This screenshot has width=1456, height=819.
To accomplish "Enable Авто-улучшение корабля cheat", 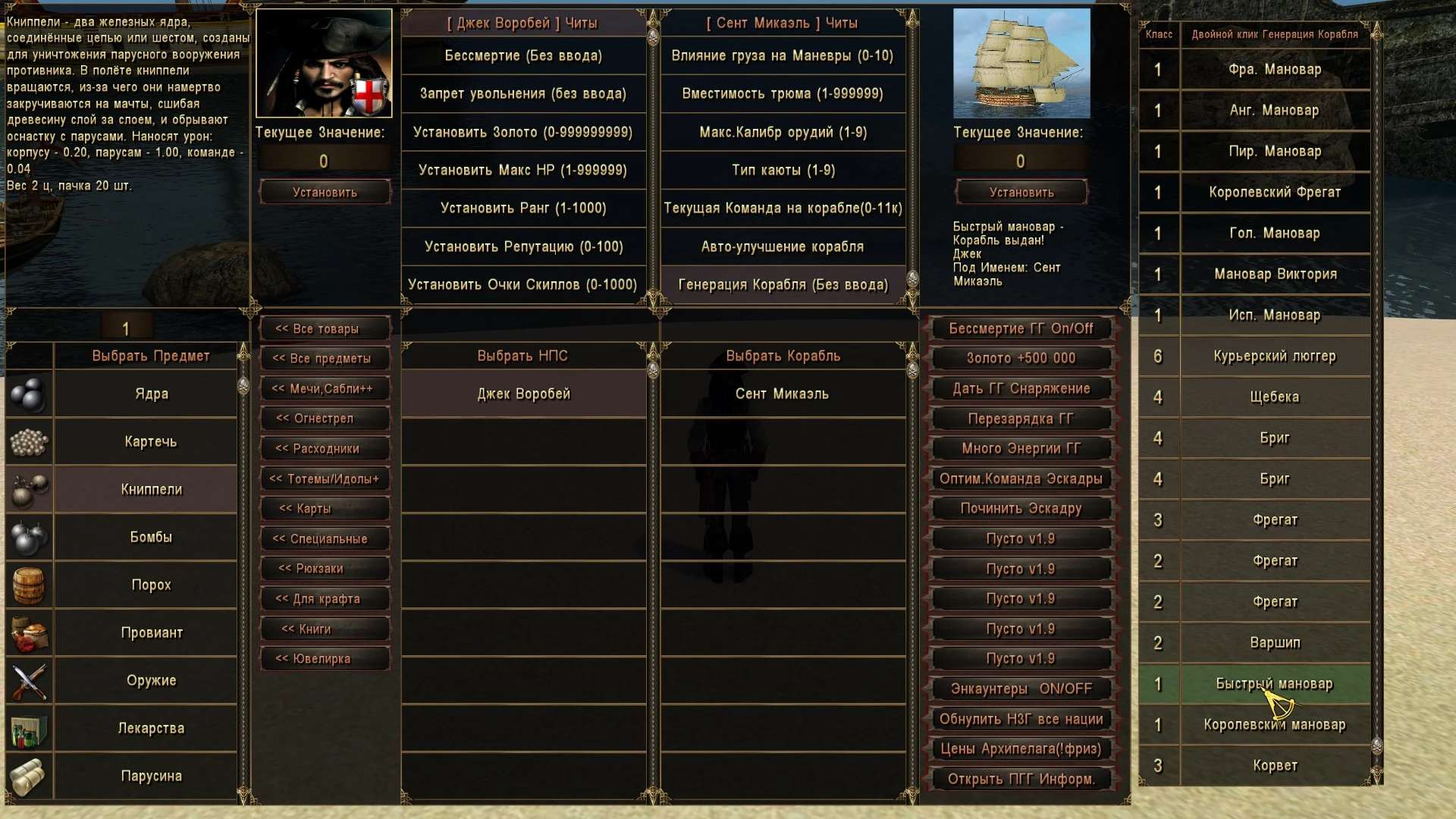I will pyautogui.click(x=783, y=246).
